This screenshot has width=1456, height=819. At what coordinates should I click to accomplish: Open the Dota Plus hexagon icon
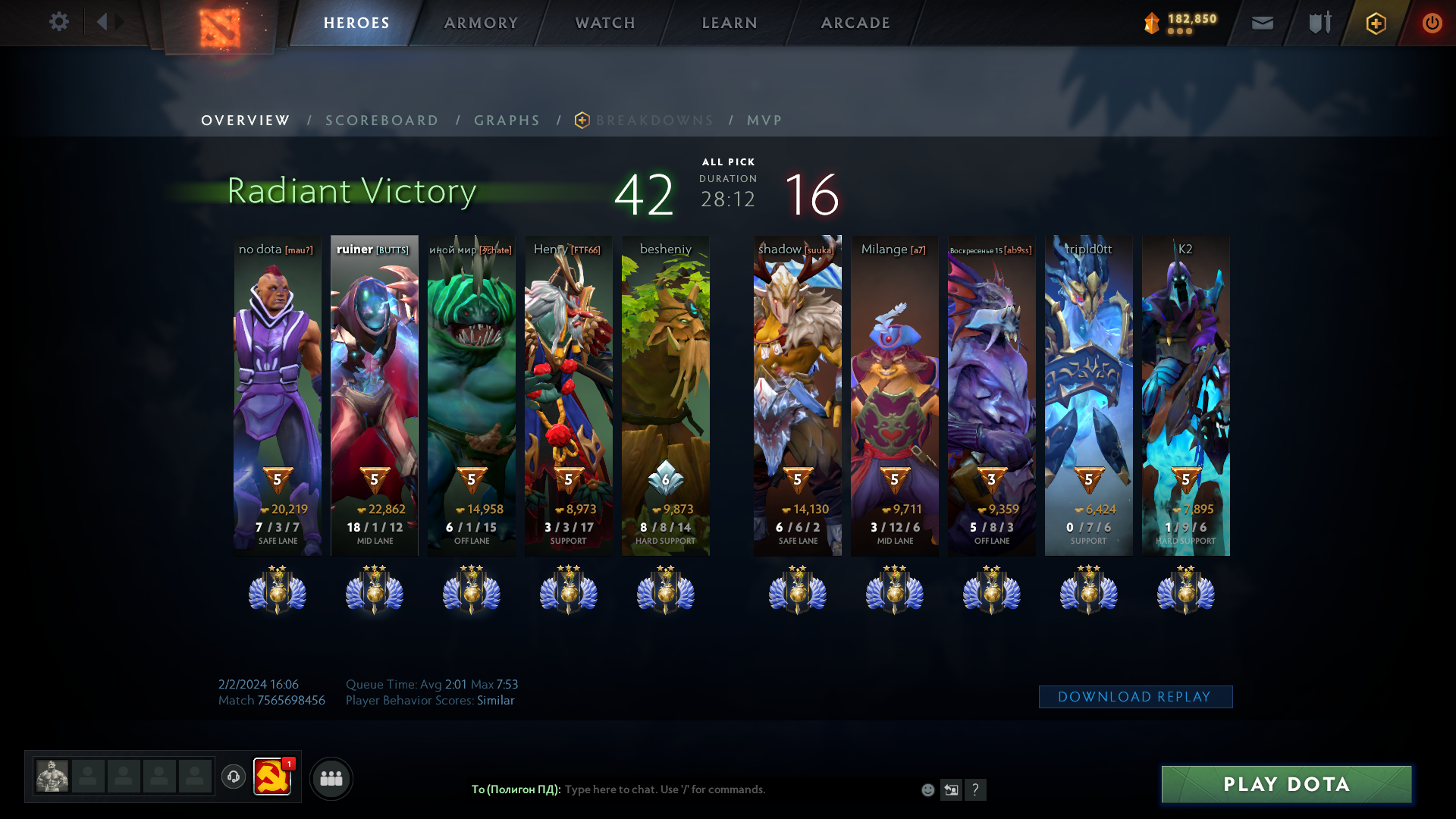[x=1376, y=24]
